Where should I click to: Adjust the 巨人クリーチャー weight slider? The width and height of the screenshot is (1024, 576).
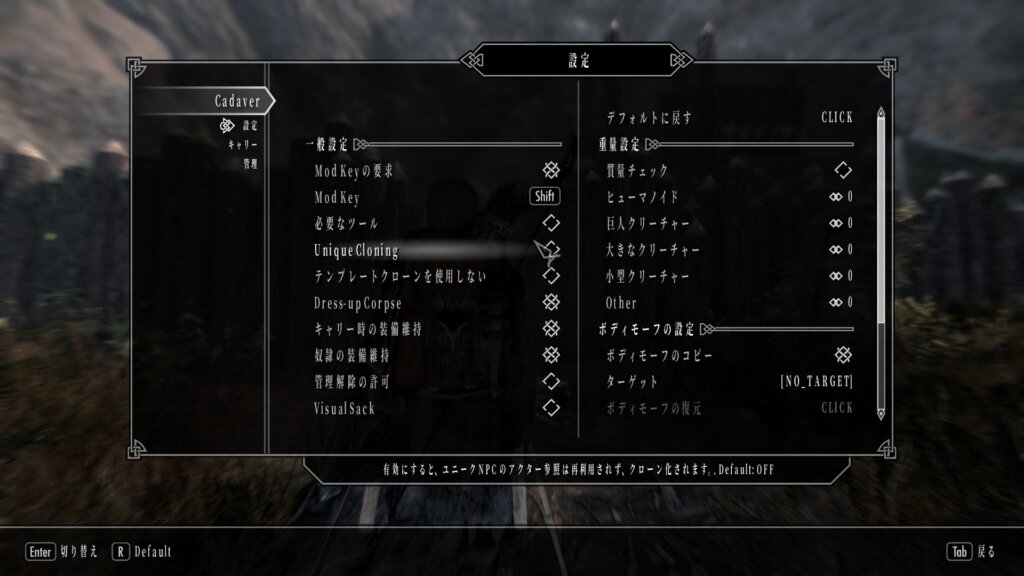click(x=841, y=223)
